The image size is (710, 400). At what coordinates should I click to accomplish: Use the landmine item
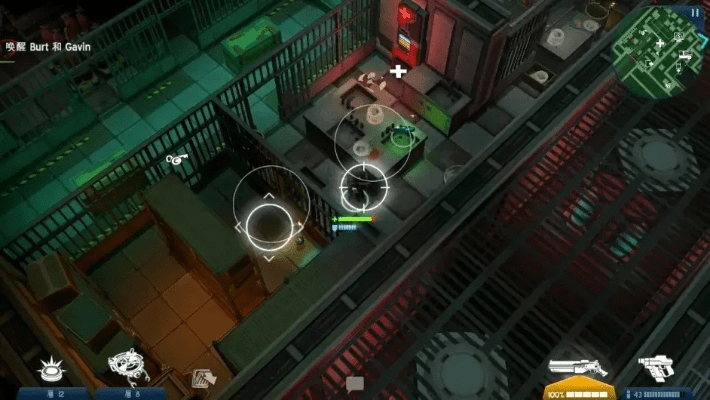tap(52, 370)
